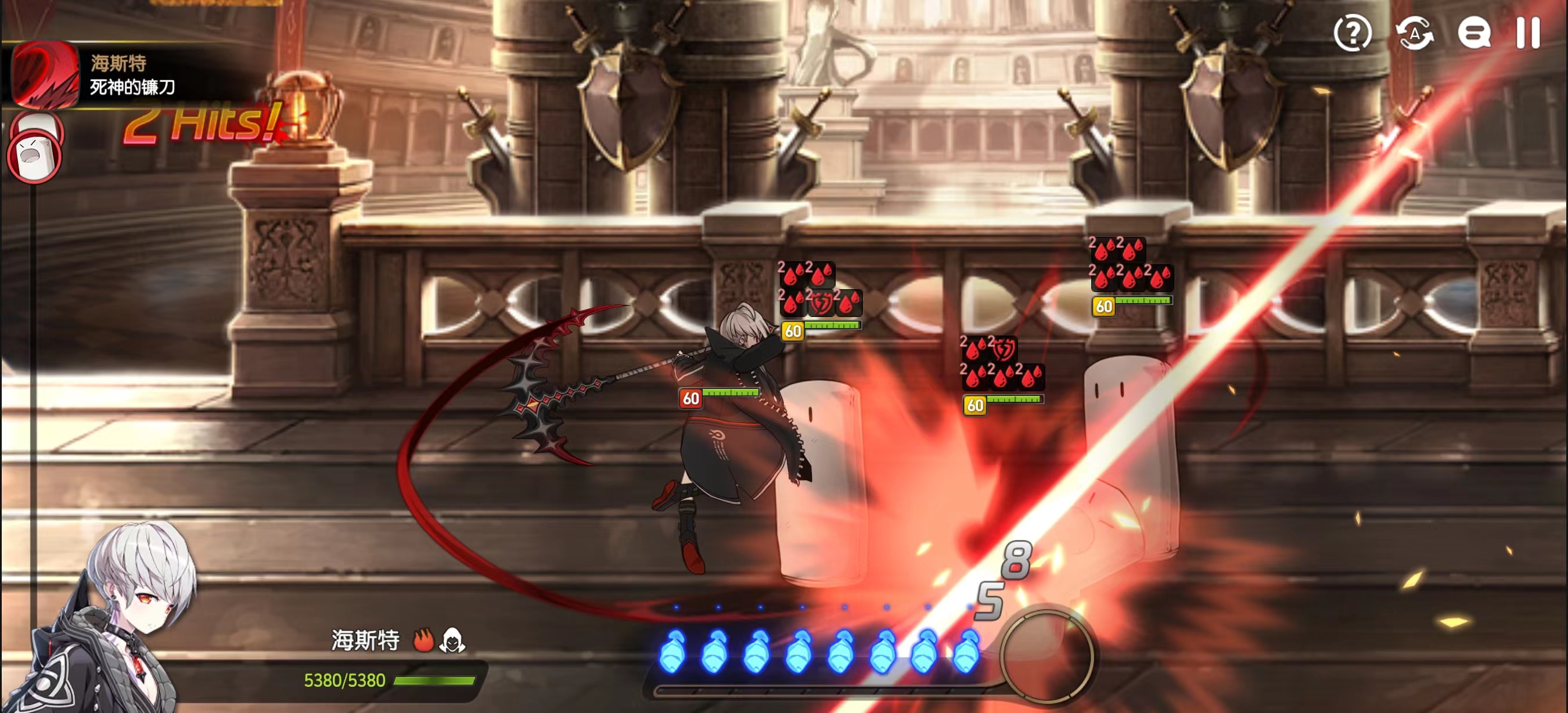Viewport: 1568px width, 713px height.
Task: Select the Reaper's Scythe skill icon
Action: tap(46, 74)
